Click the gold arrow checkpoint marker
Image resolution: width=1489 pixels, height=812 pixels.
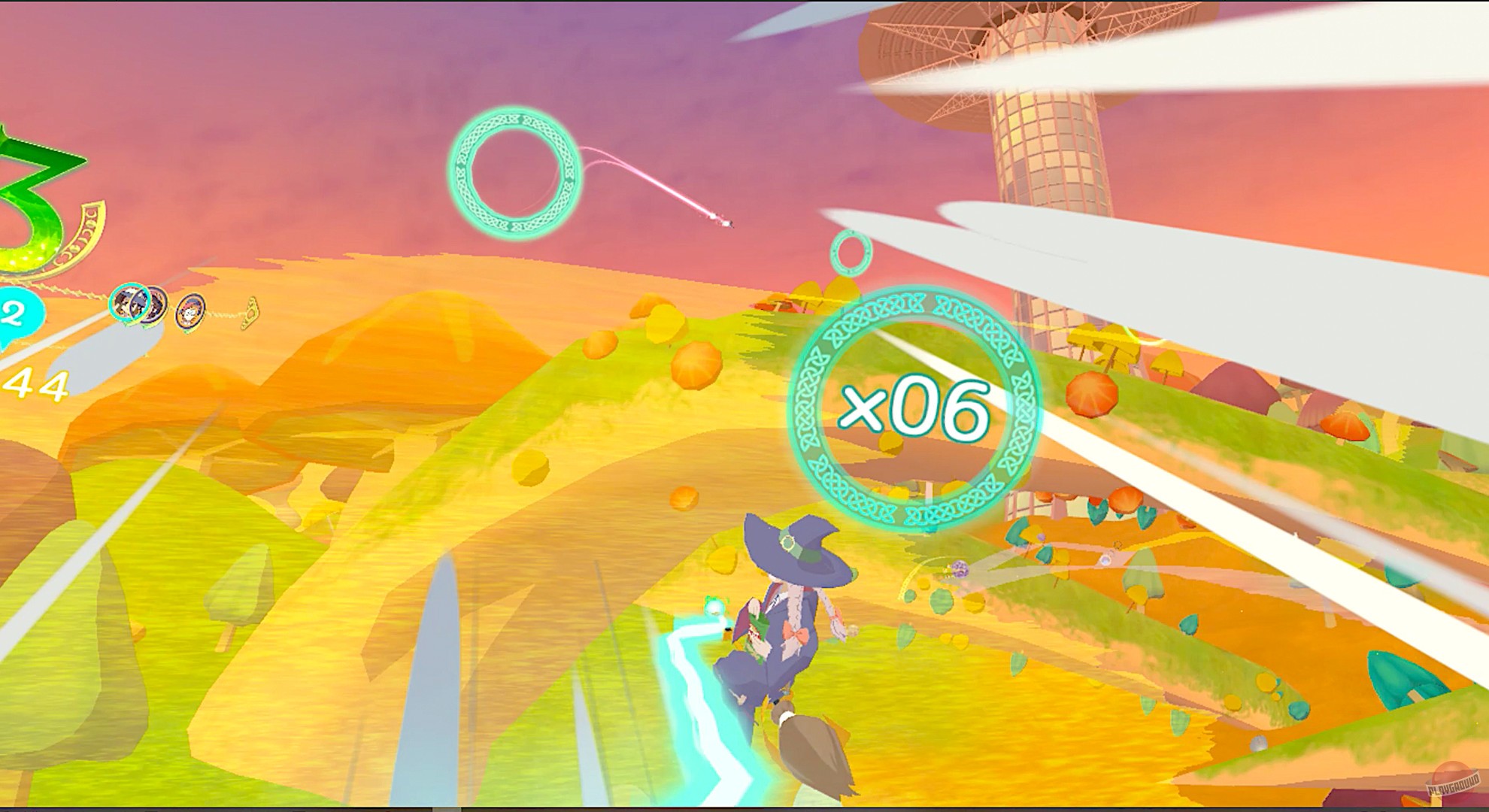tap(250, 312)
